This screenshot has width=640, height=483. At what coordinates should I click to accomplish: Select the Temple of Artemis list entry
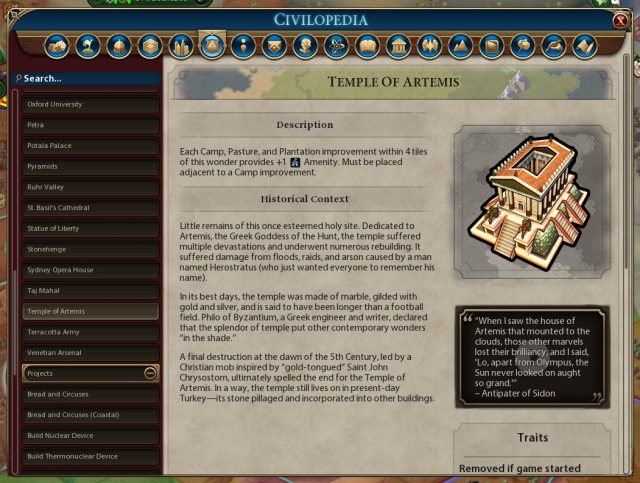click(x=91, y=311)
